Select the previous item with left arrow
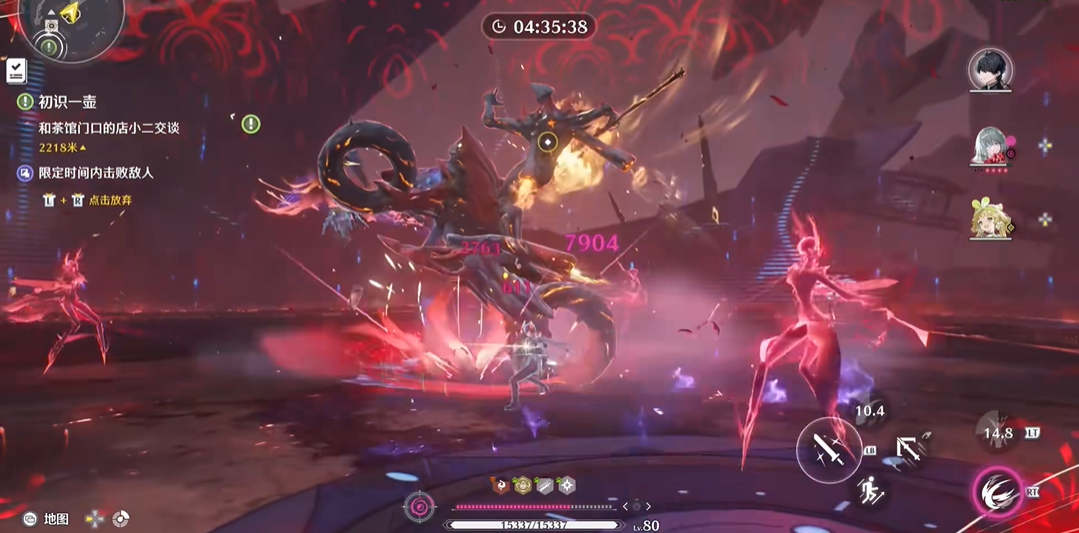The image size is (1079, 533). (x=625, y=507)
